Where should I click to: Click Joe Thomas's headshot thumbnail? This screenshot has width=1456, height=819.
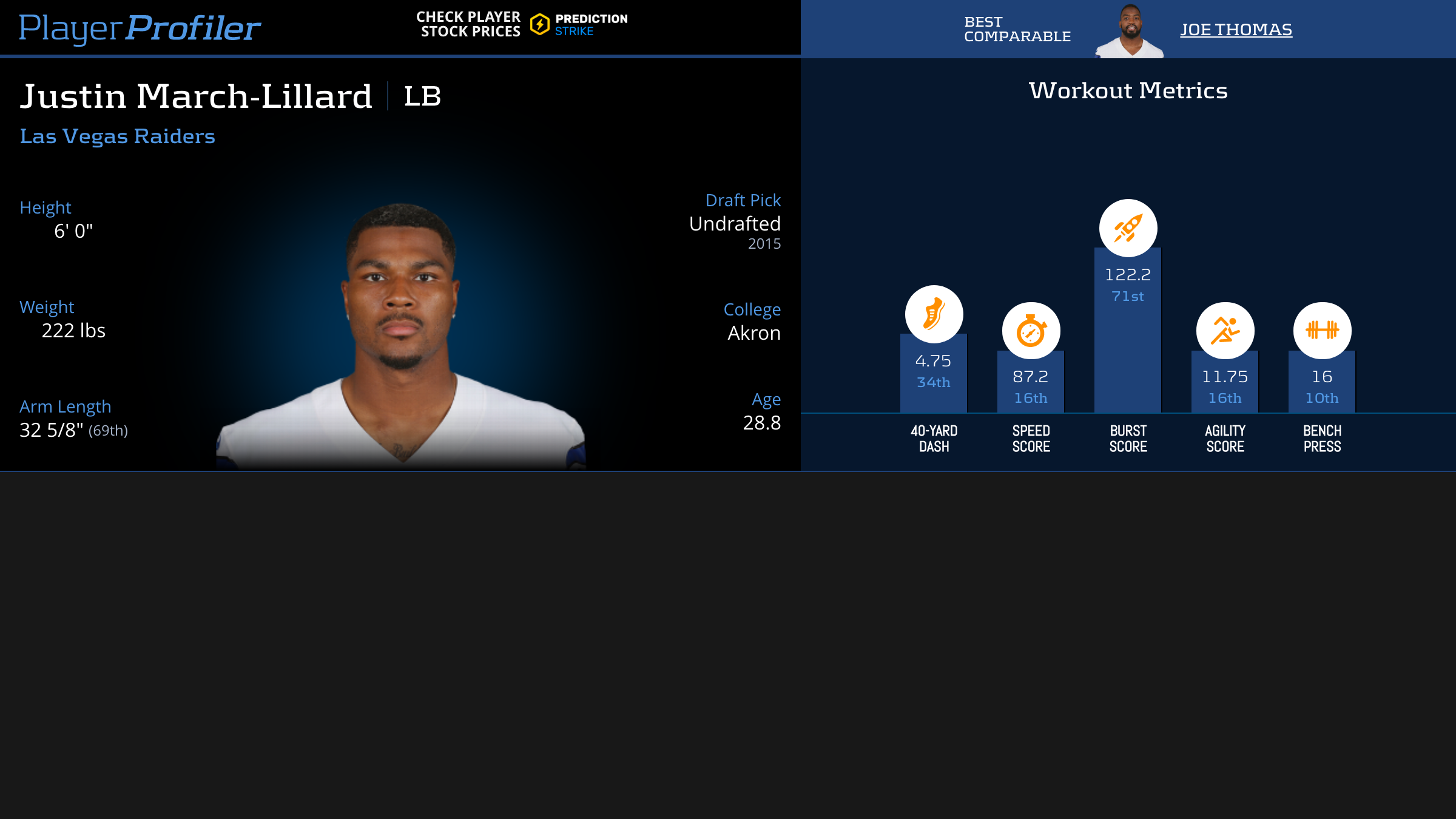click(x=1130, y=31)
